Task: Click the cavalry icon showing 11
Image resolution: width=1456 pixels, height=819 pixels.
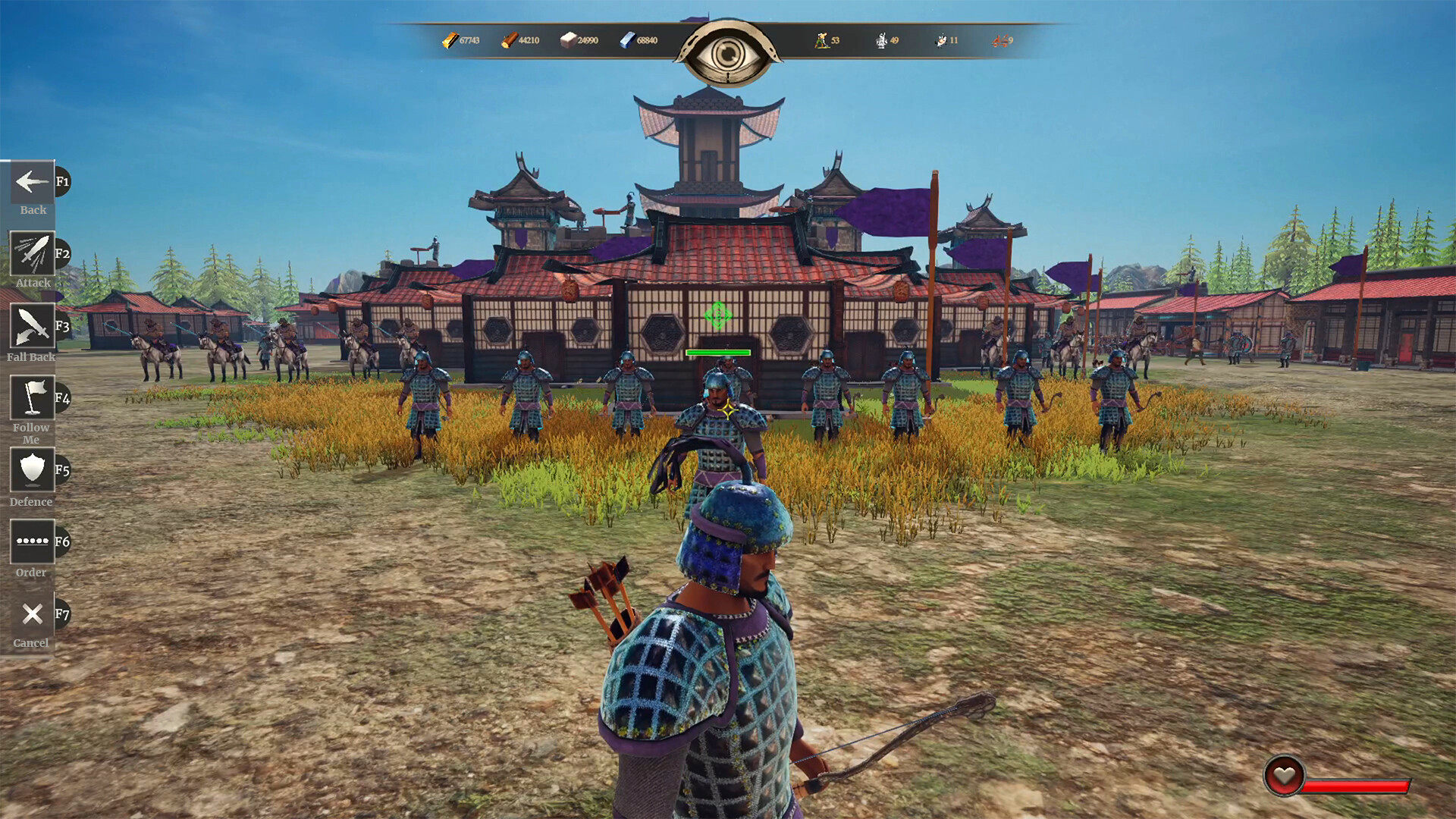Action: [940, 41]
